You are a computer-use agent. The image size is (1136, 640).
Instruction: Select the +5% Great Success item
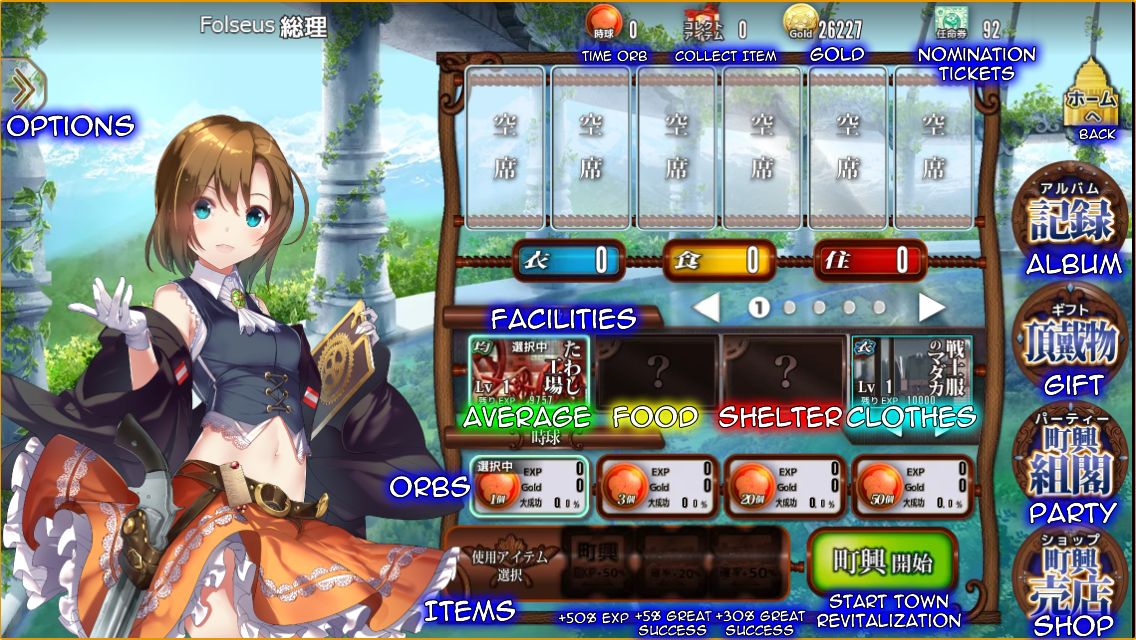pos(670,564)
